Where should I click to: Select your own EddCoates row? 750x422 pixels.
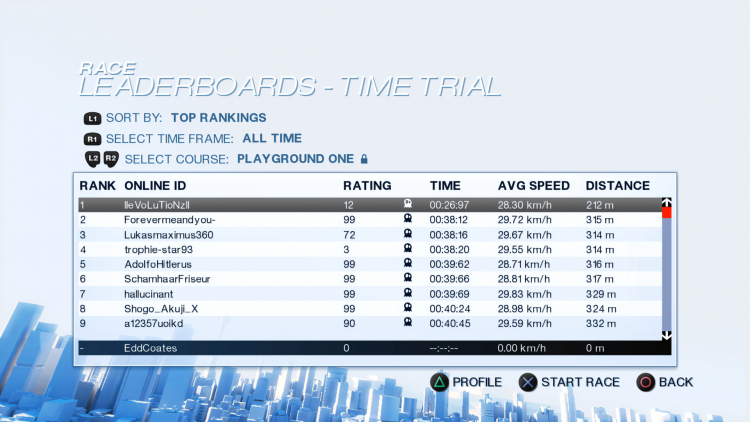pyautogui.click(x=370, y=347)
